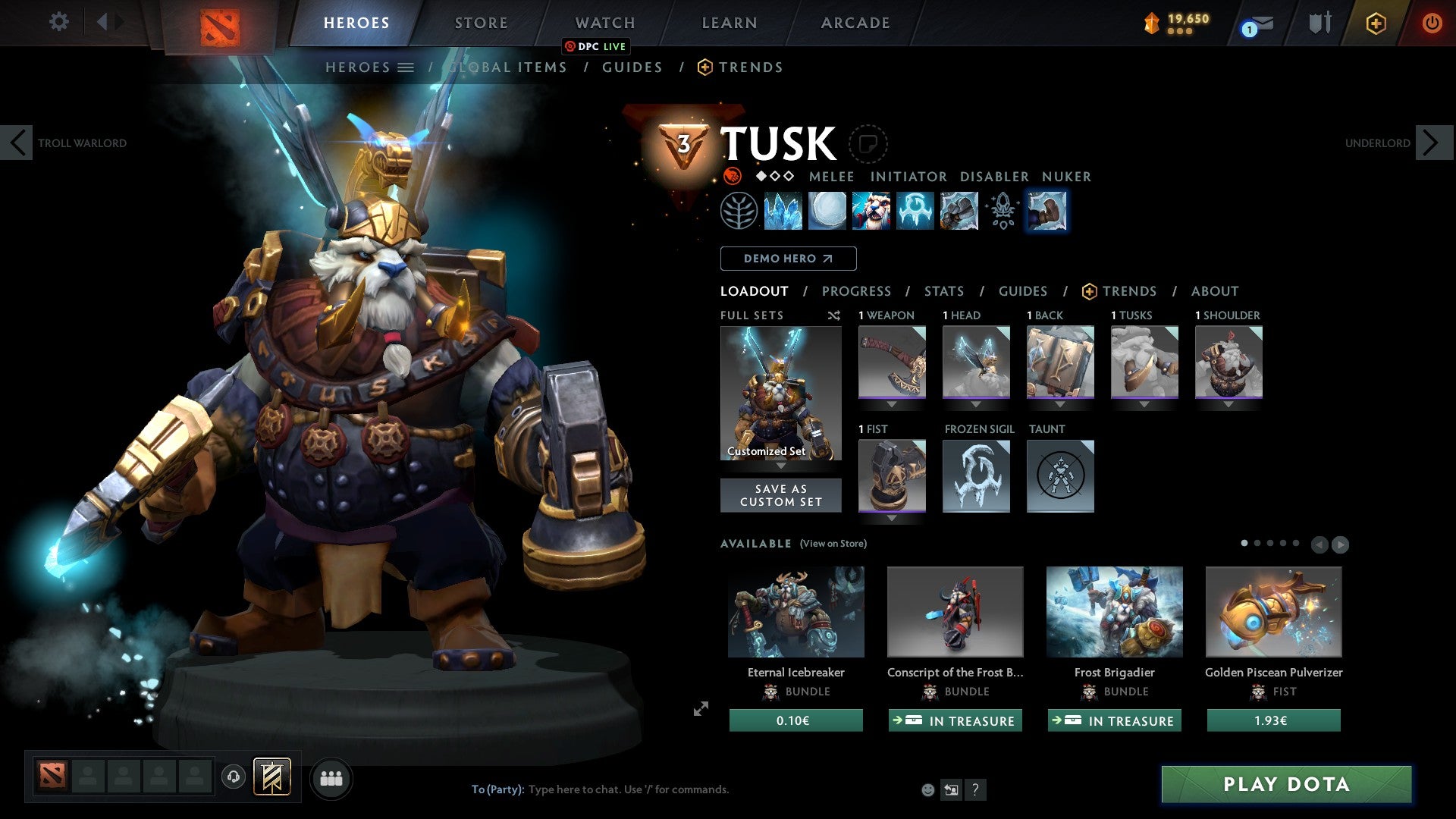Select the Walrus Punch ability icon

click(x=1047, y=212)
